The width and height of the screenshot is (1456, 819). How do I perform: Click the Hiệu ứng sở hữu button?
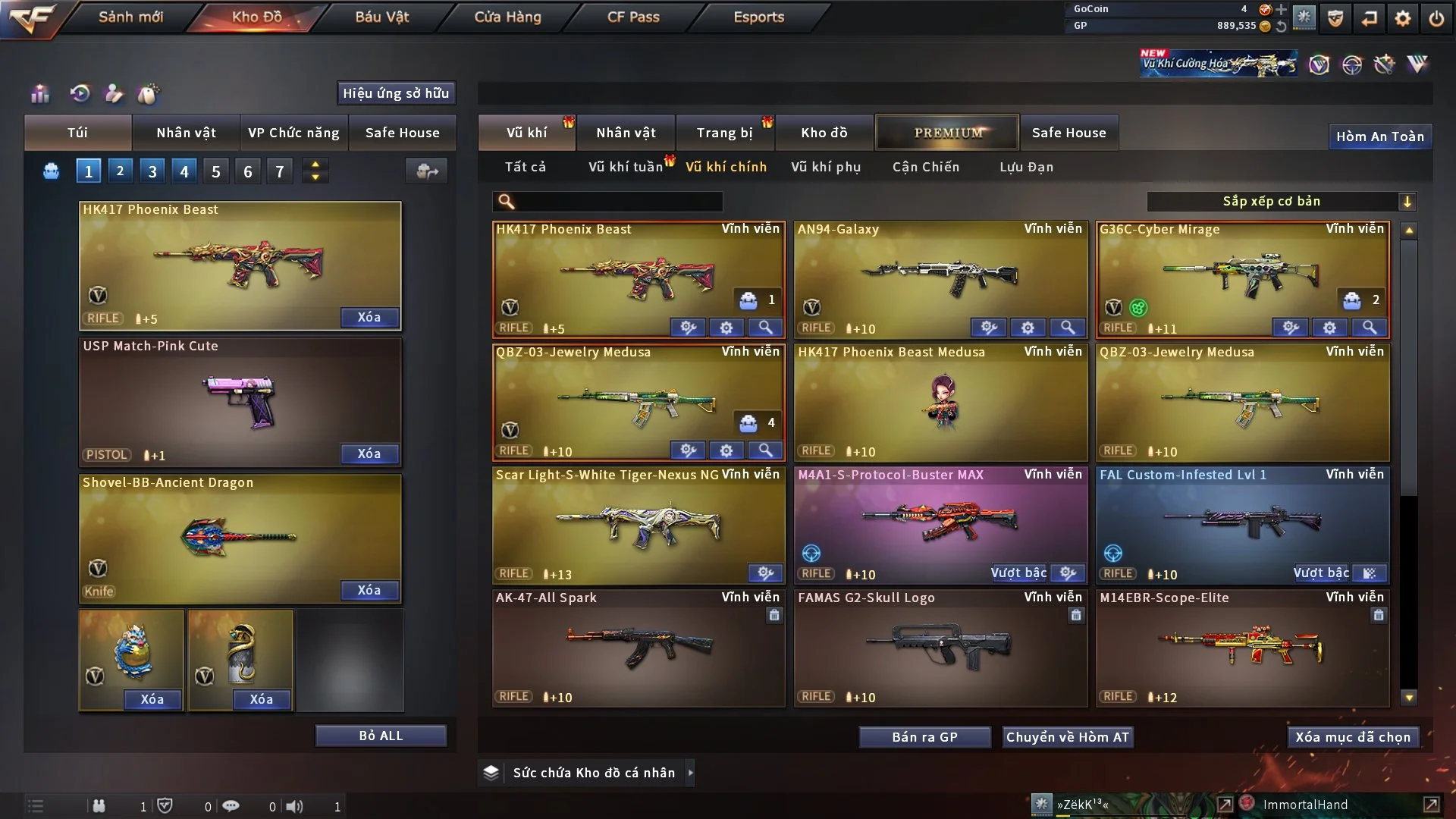(x=396, y=93)
